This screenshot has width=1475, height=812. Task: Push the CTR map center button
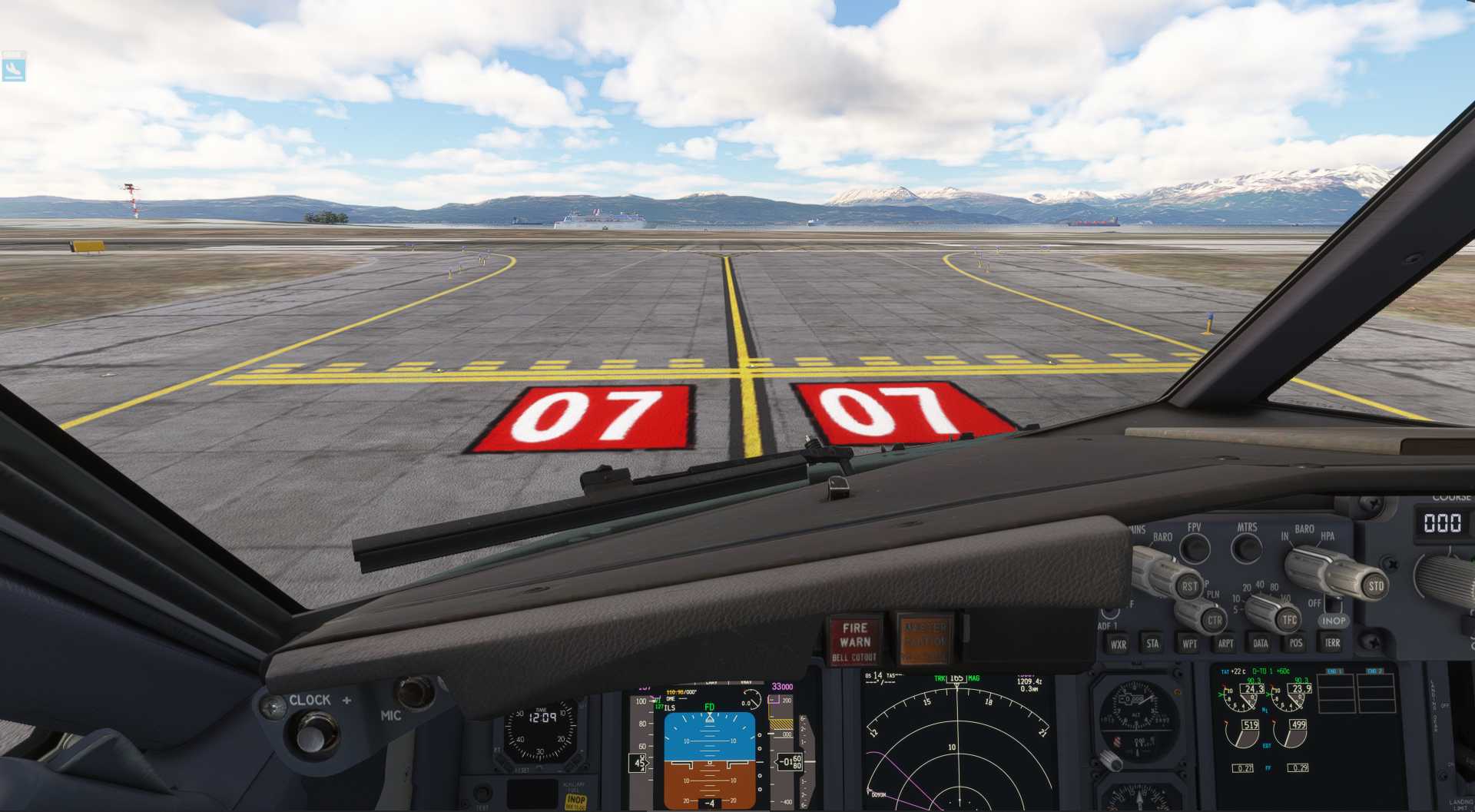tap(1214, 620)
